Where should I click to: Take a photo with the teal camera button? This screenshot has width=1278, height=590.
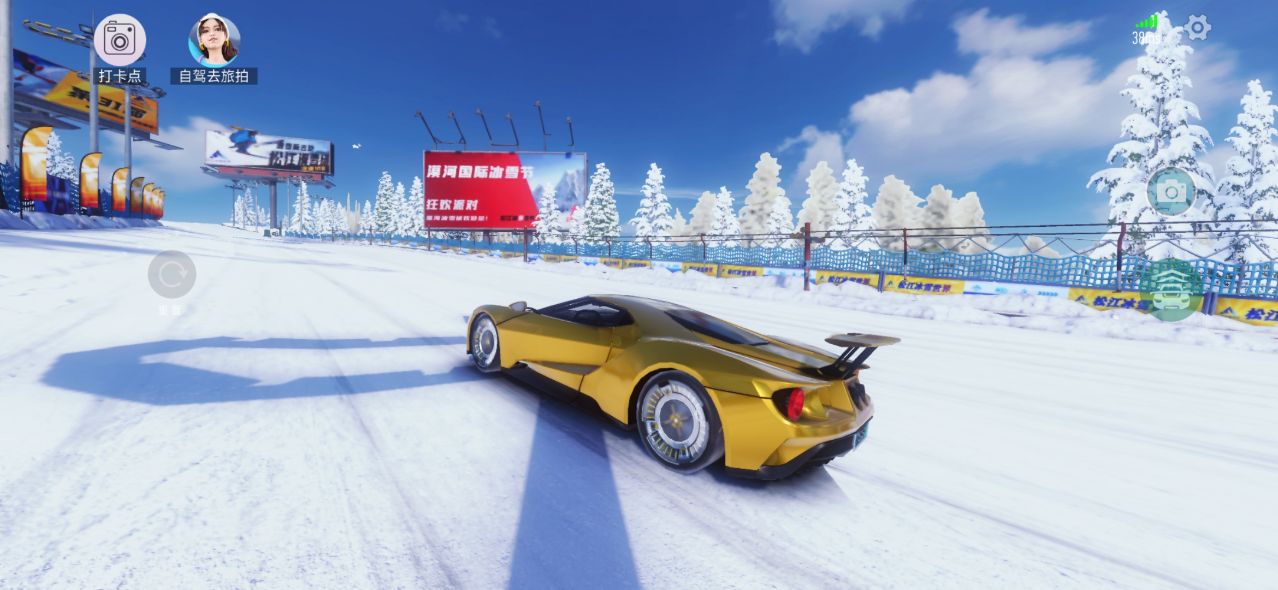coord(1171,191)
